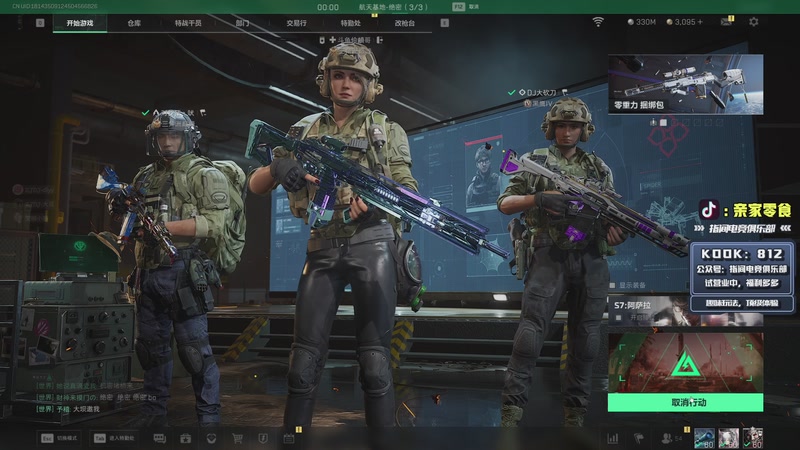Screen dimensions: 800x450
Task: Switch to the 特战干员 (Operators) tab
Action: 187,22
